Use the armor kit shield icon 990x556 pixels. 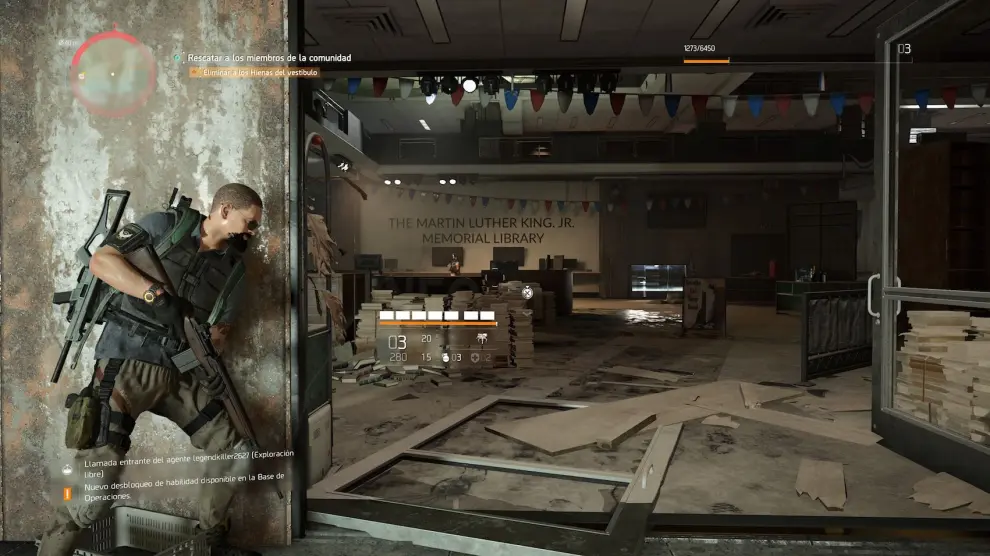(475, 357)
